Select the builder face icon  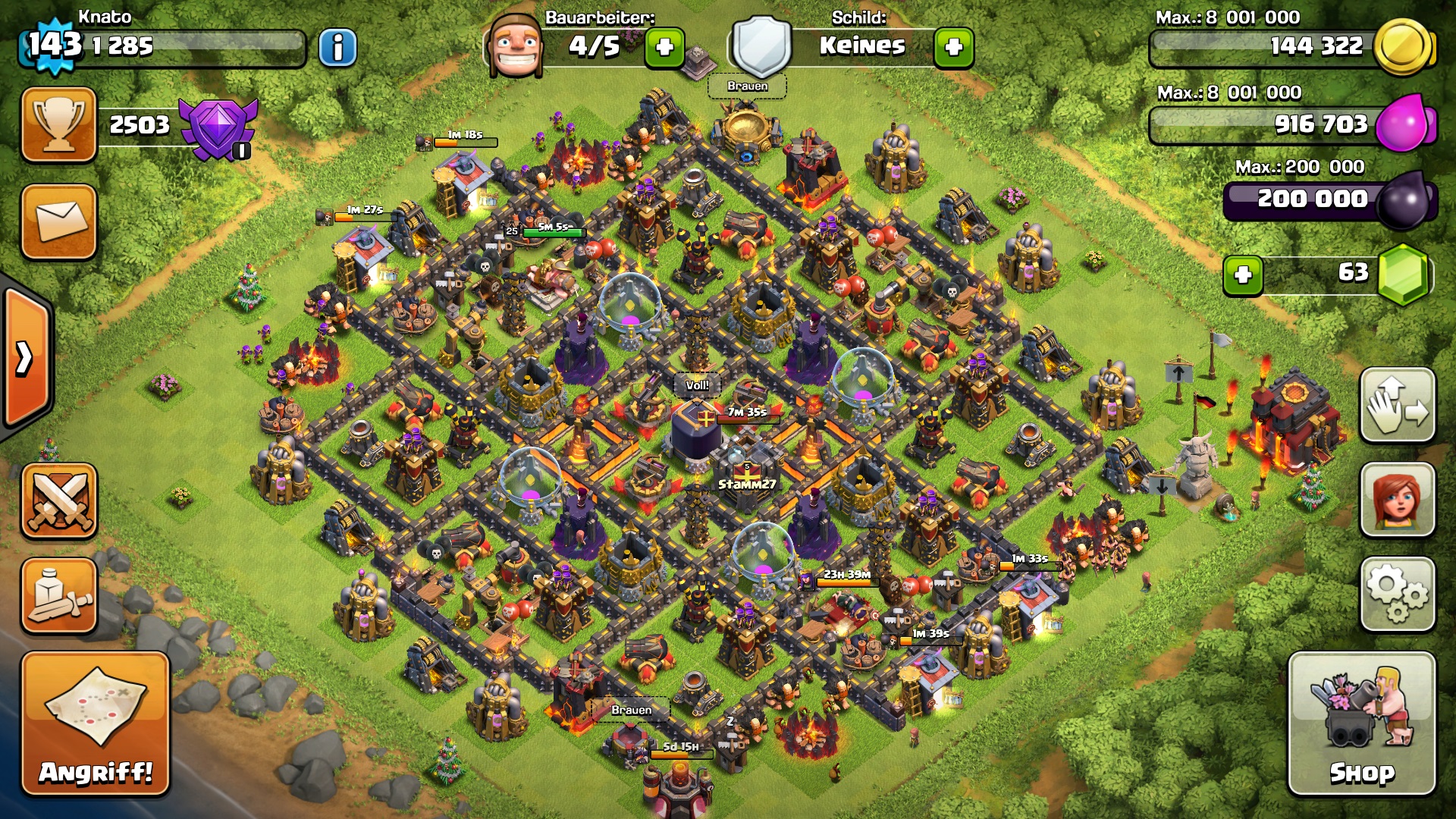(x=516, y=45)
